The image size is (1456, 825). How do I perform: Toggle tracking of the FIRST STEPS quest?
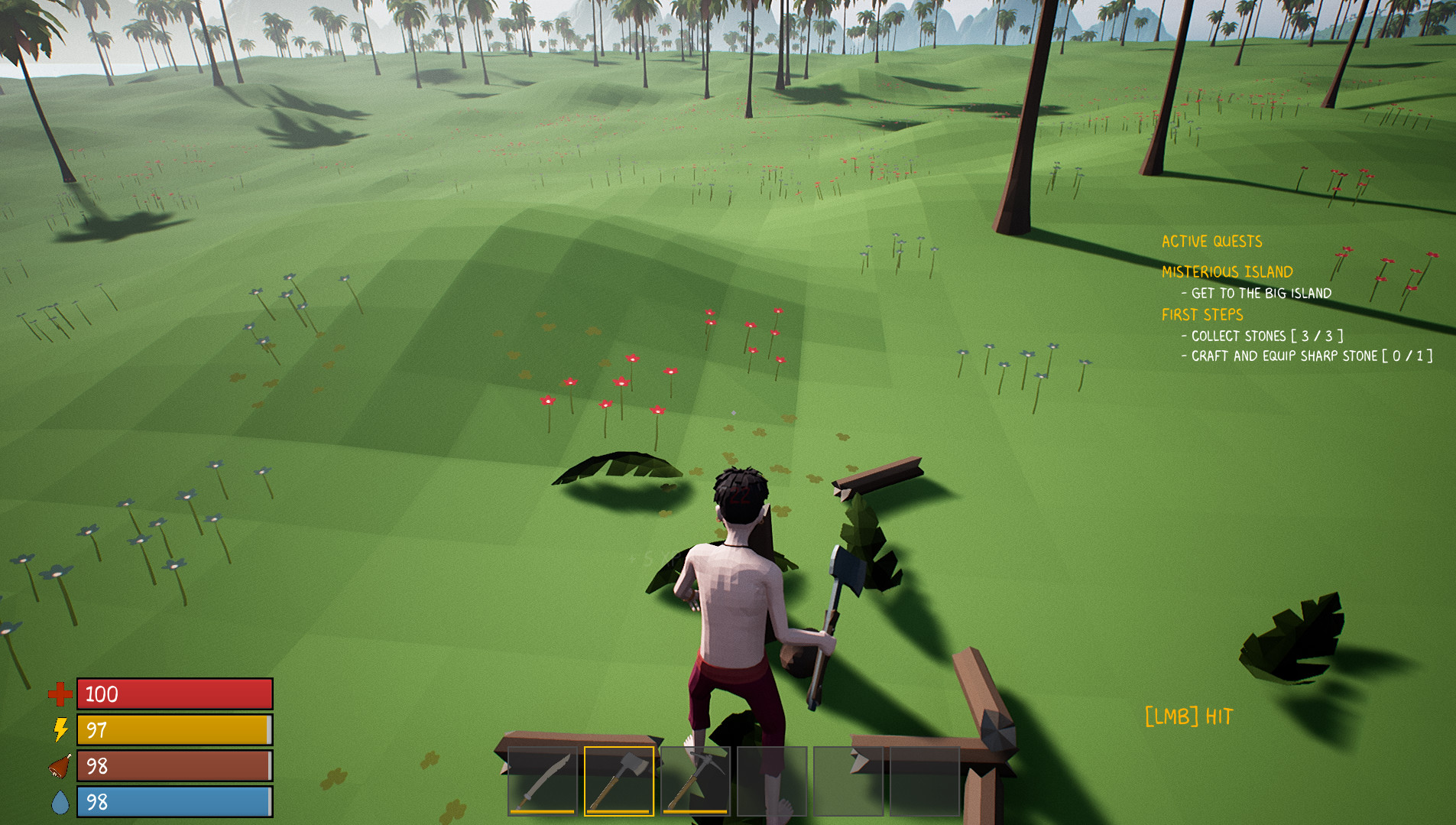[1201, 314]
